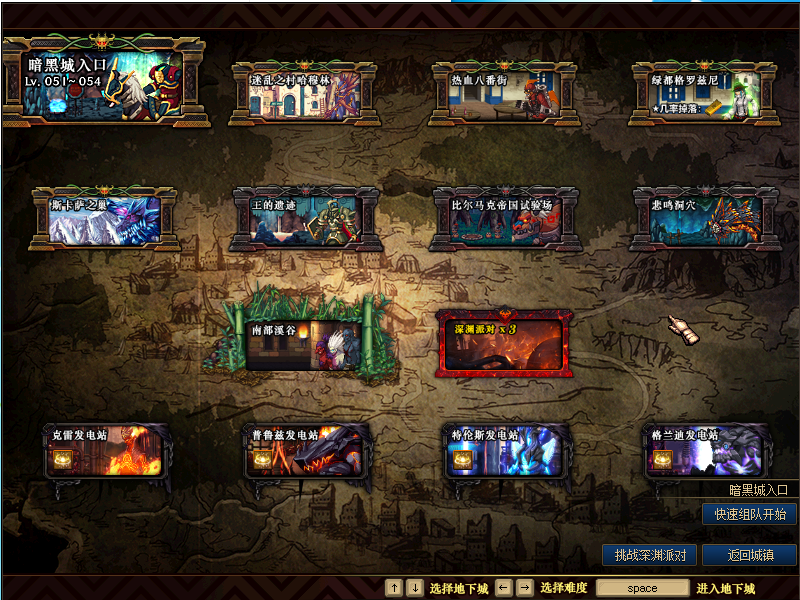The width and height of the screenshot is (800, 600).
Task: Choose the 斯卡萨之巢 dungeon tile
Action: tap(104, 219)
